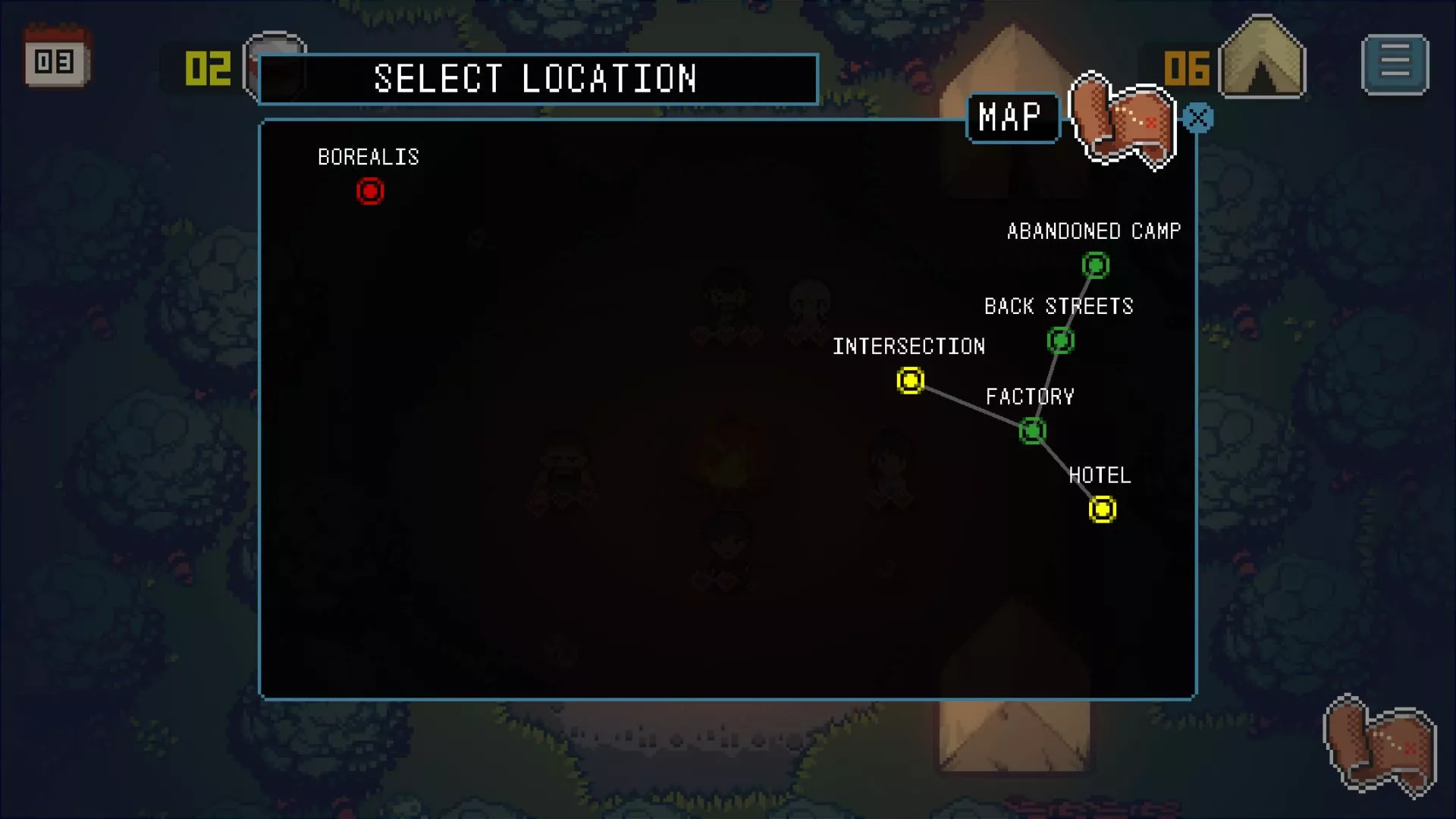Select the Hotel yellow map marker
1456x819 pixels.
click(1102, 510)
